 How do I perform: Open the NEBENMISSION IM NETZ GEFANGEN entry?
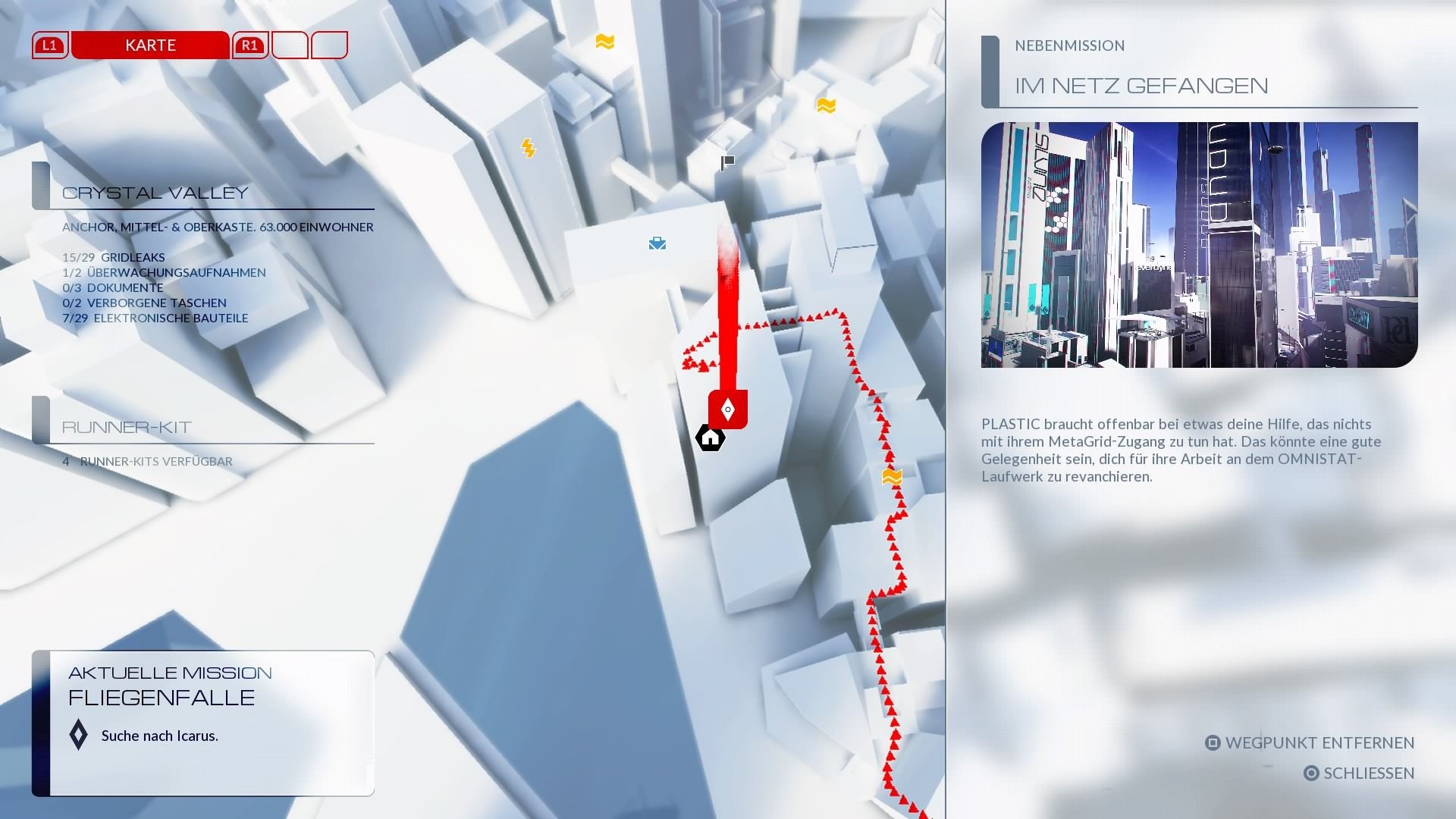[1141, 86]
